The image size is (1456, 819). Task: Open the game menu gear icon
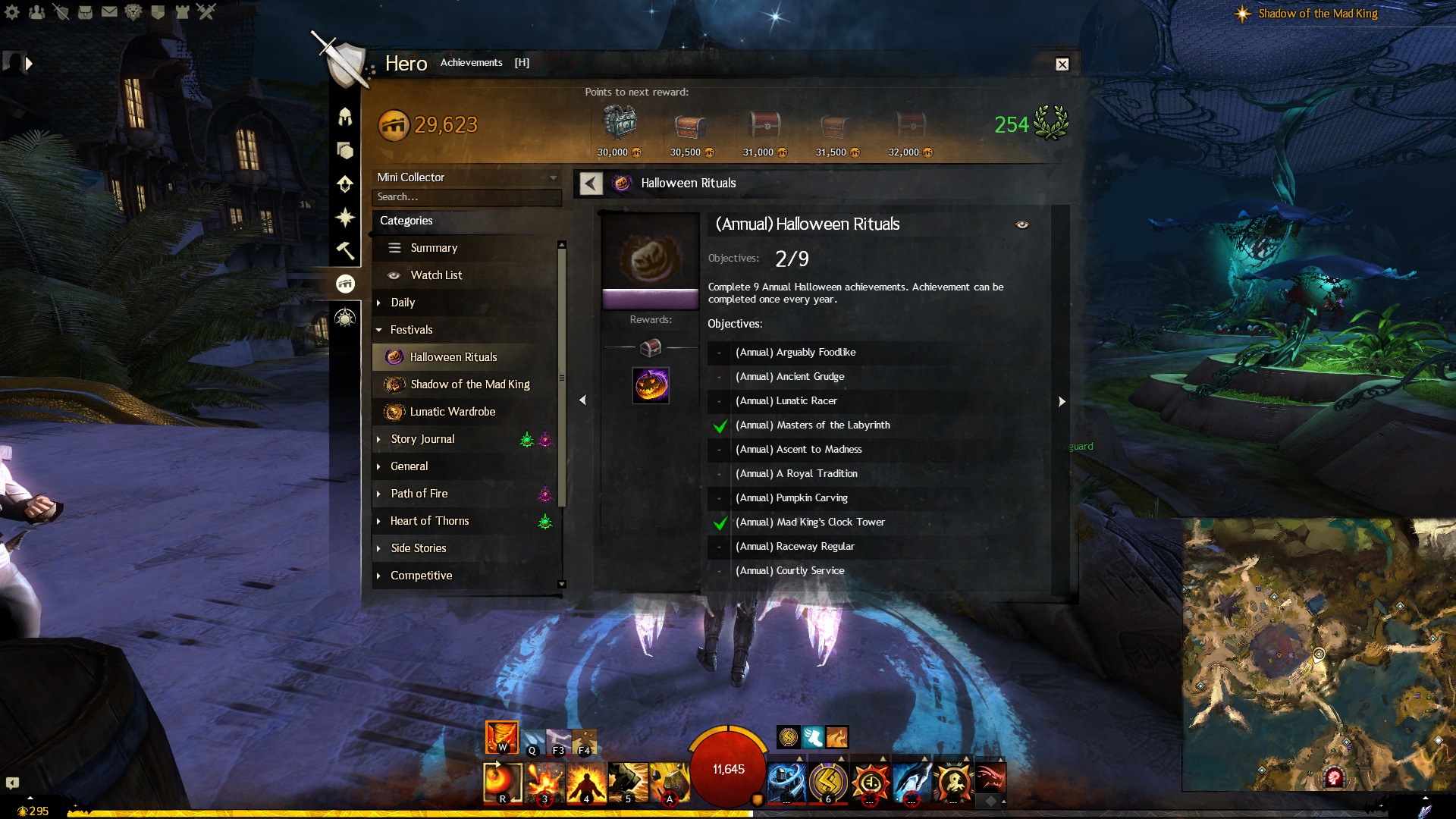[x=12, y=12]
